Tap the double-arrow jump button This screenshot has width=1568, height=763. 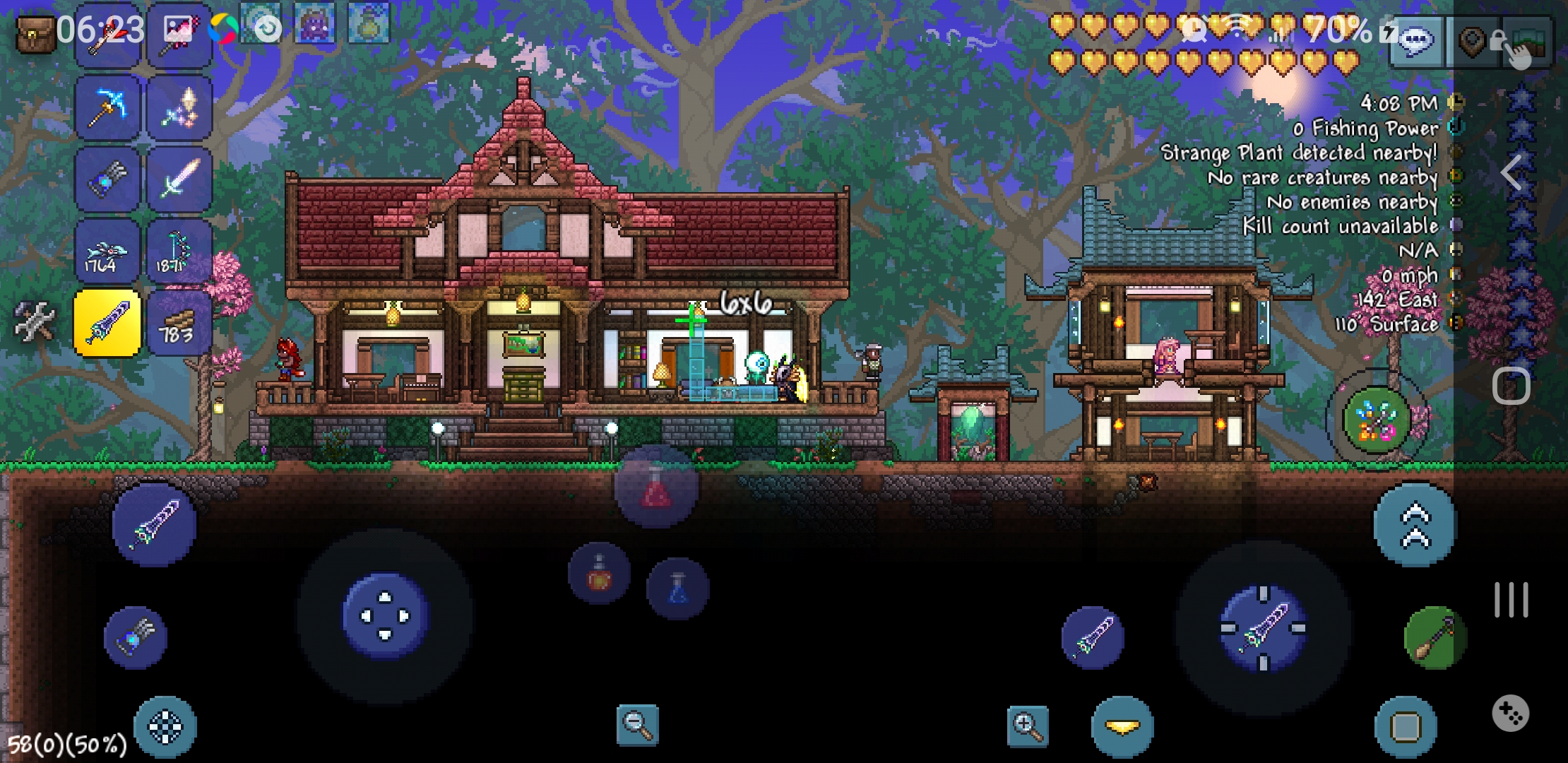click(1415, 526)
